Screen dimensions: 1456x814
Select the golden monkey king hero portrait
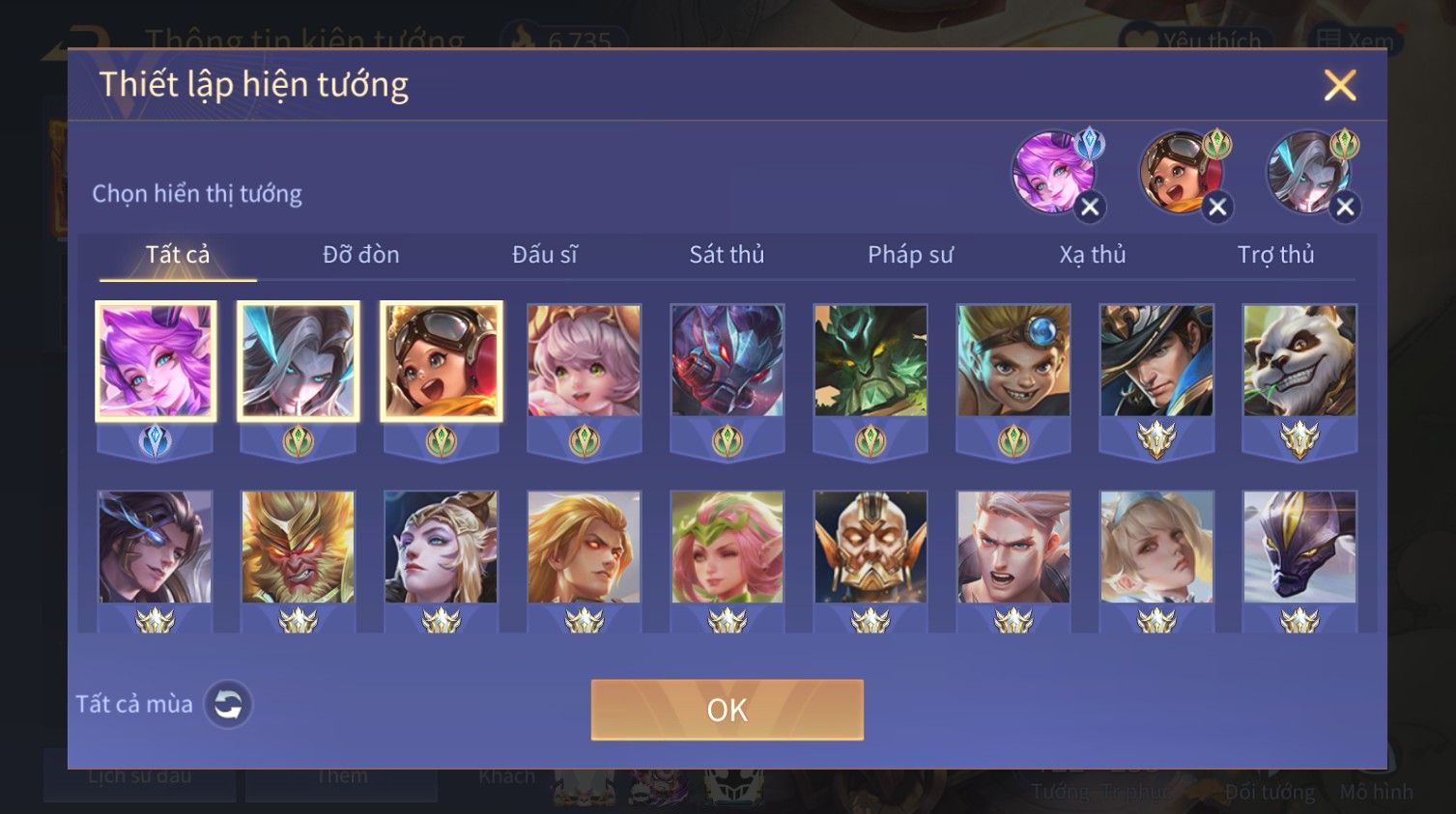tap(299, 547)
